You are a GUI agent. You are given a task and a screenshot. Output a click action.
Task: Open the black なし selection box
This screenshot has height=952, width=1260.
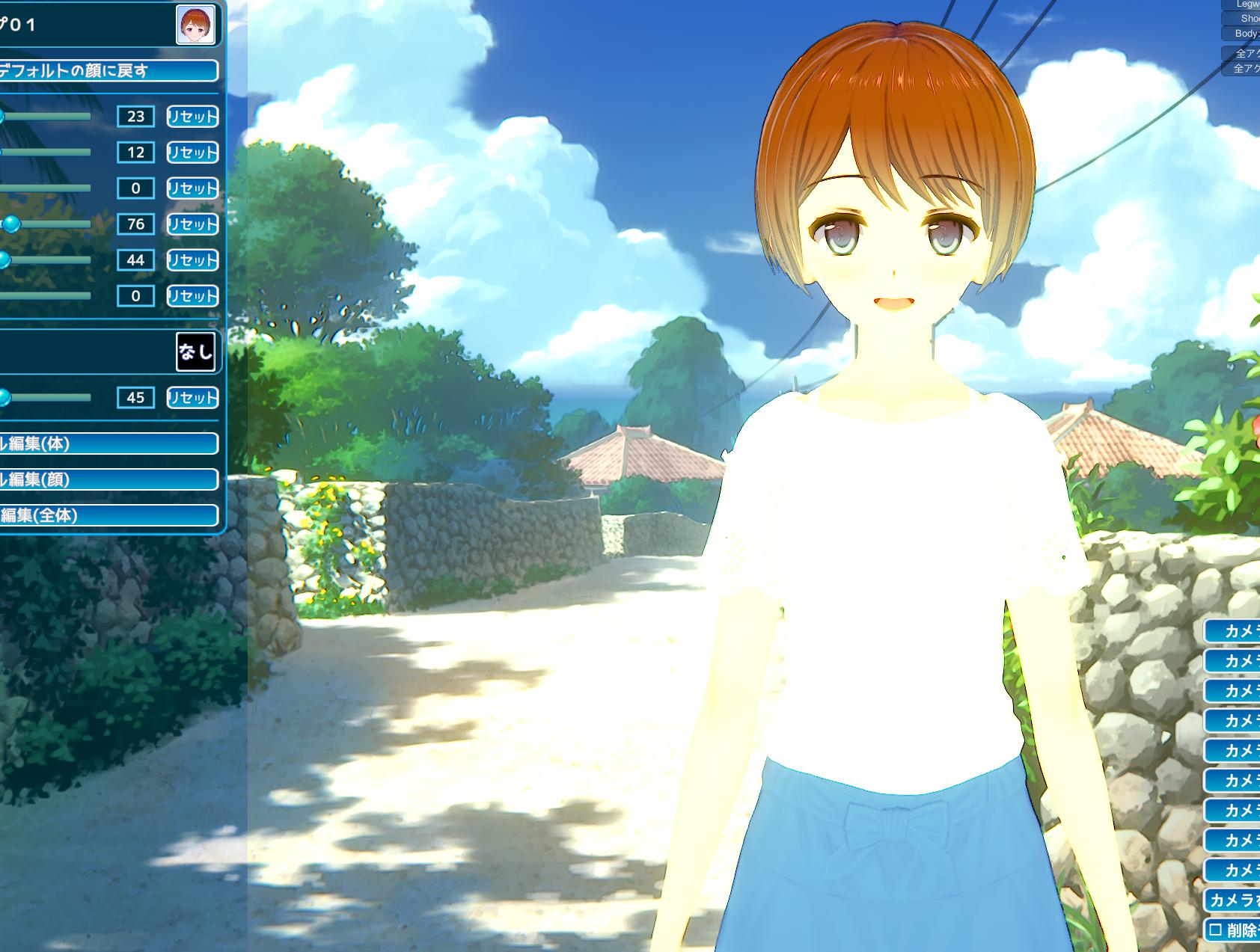195,351
